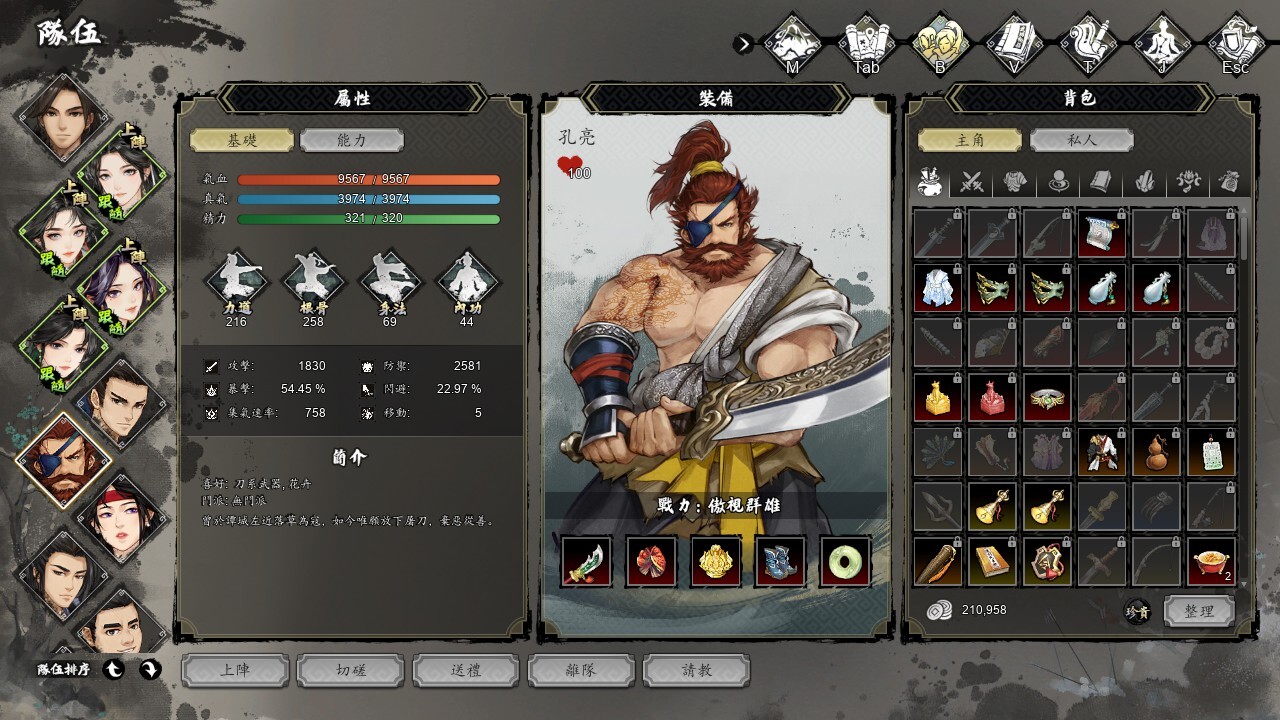Ask for teaching with 請教
The width and height of the screenshot is (1280, 720).
coord(697,670)
